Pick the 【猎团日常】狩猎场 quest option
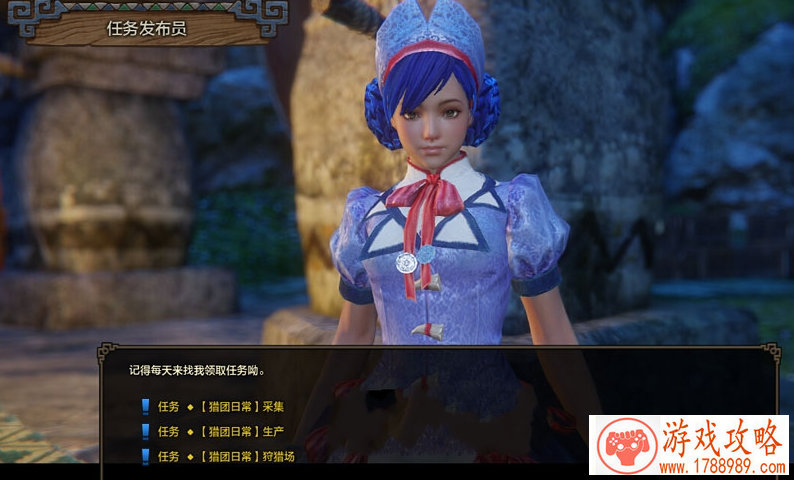794x480 pixels. click(x=247, y=456)
